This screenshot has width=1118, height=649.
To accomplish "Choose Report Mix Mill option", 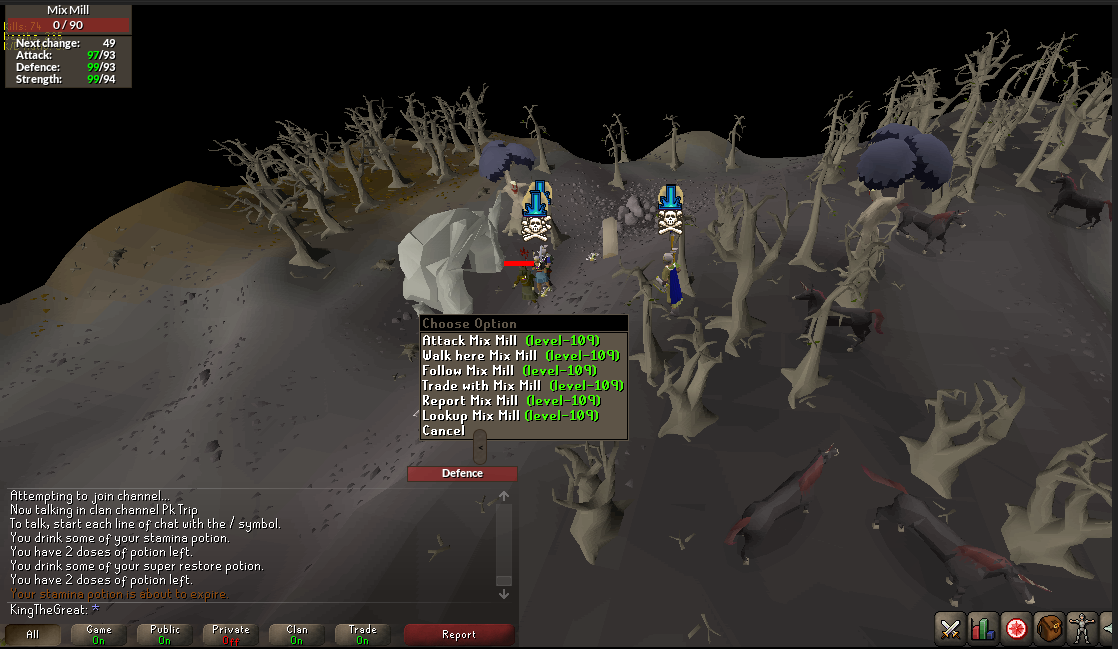I will click(x=510, y=401).
